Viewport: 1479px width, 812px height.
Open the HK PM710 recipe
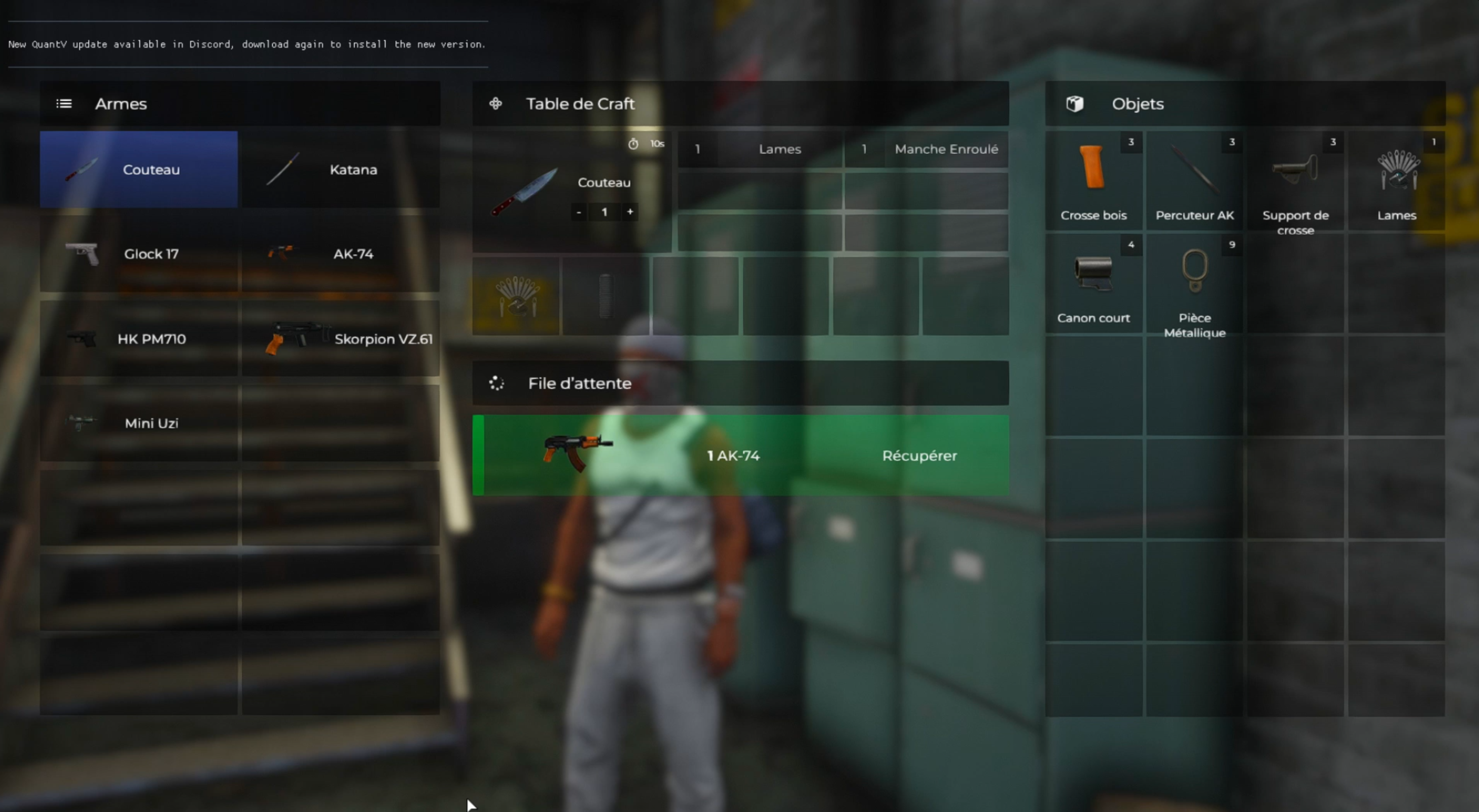pos(139,339)
